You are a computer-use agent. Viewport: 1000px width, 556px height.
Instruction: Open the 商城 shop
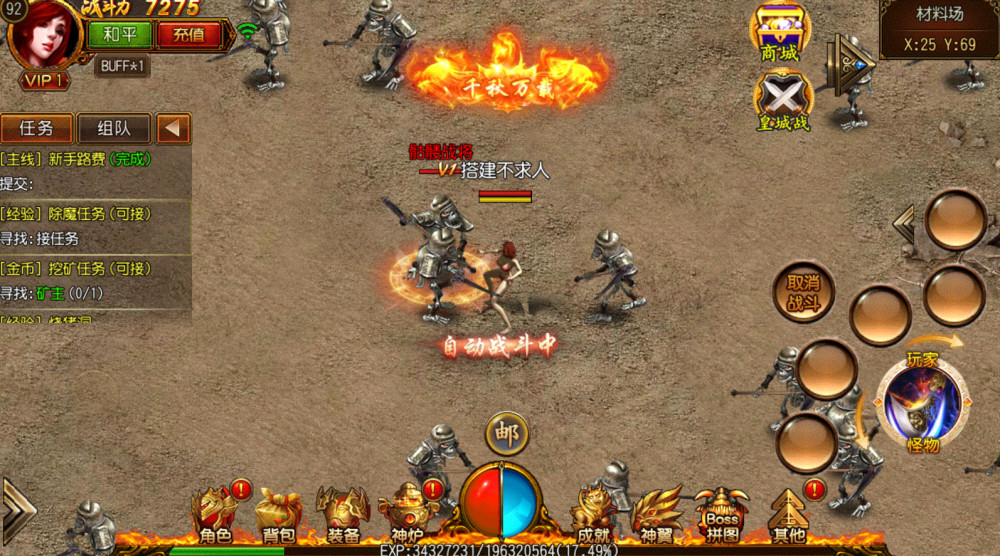click(x=779, y=34)
